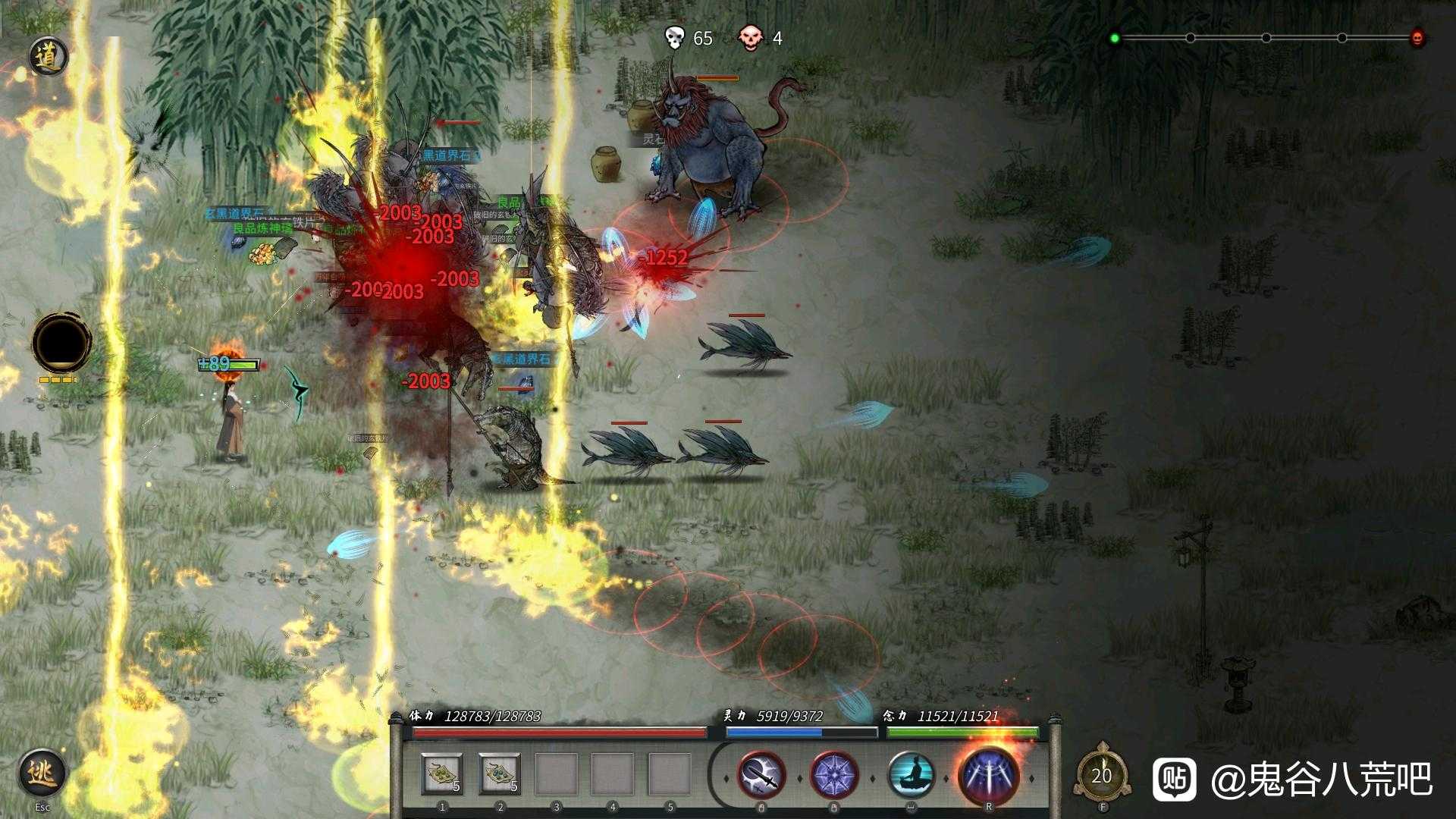Unleash the flaming falling-swords ultimate skill
The image size is (1456, 819).
point(988,775)
